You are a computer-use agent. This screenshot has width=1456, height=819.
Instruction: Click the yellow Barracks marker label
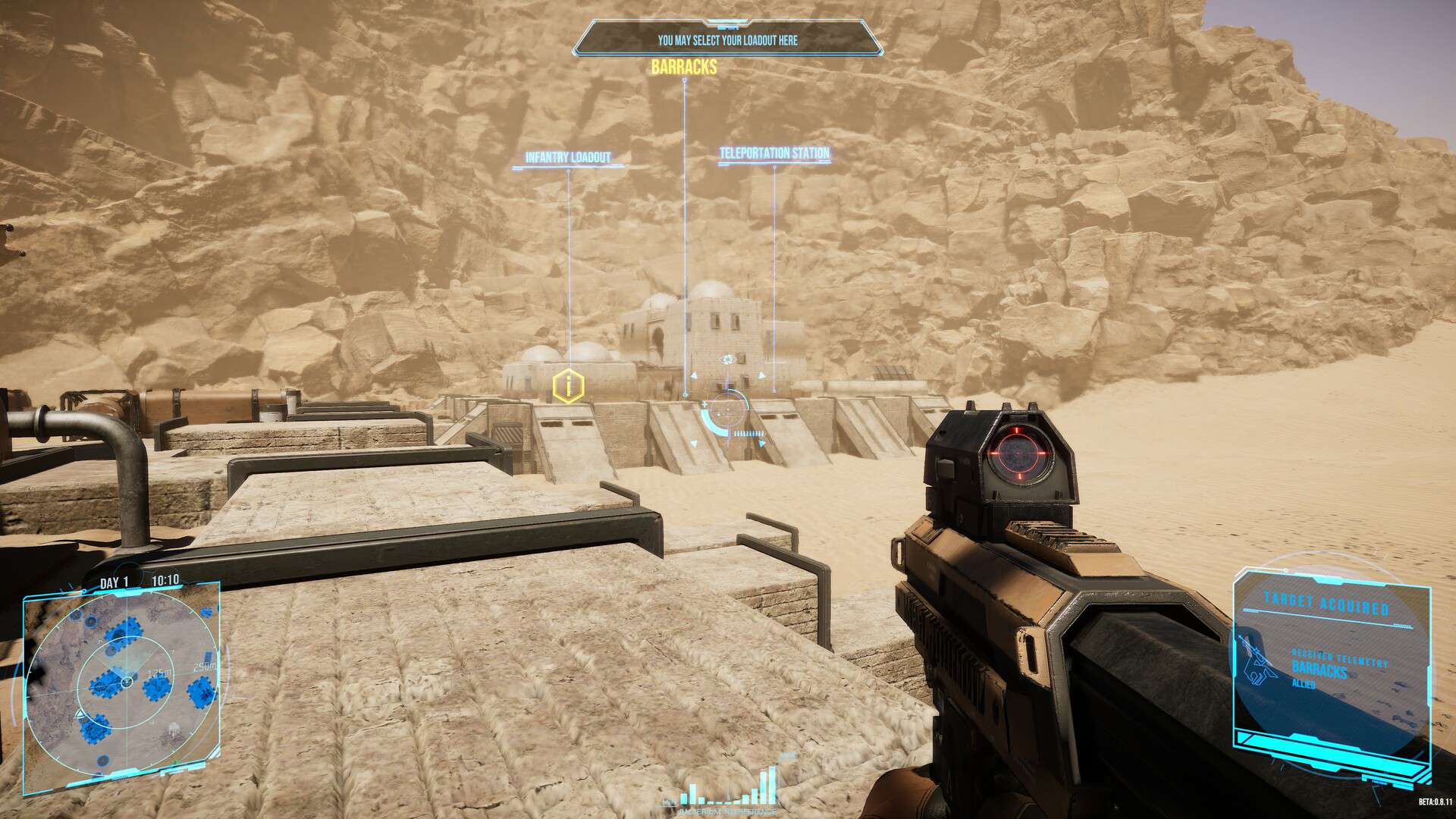(x=683, y=67)
